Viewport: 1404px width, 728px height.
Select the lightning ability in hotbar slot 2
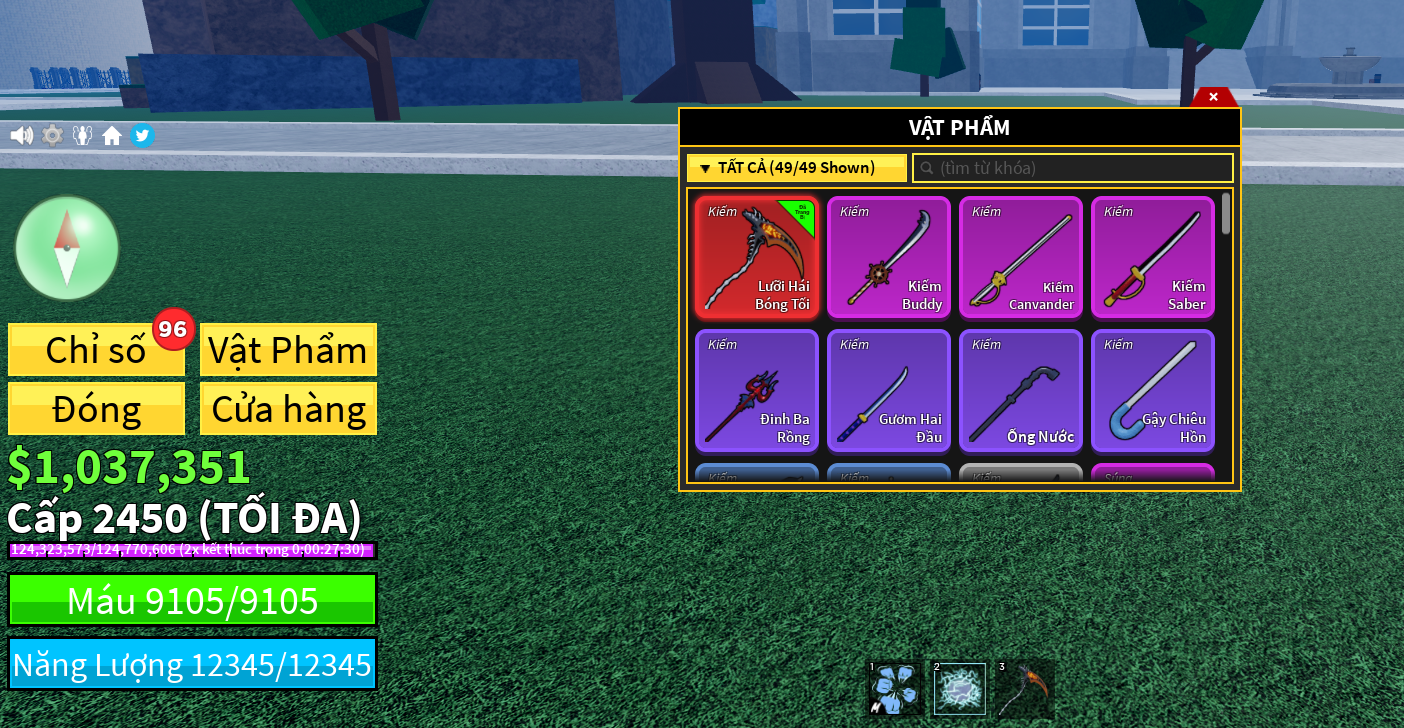click(958, 688)
